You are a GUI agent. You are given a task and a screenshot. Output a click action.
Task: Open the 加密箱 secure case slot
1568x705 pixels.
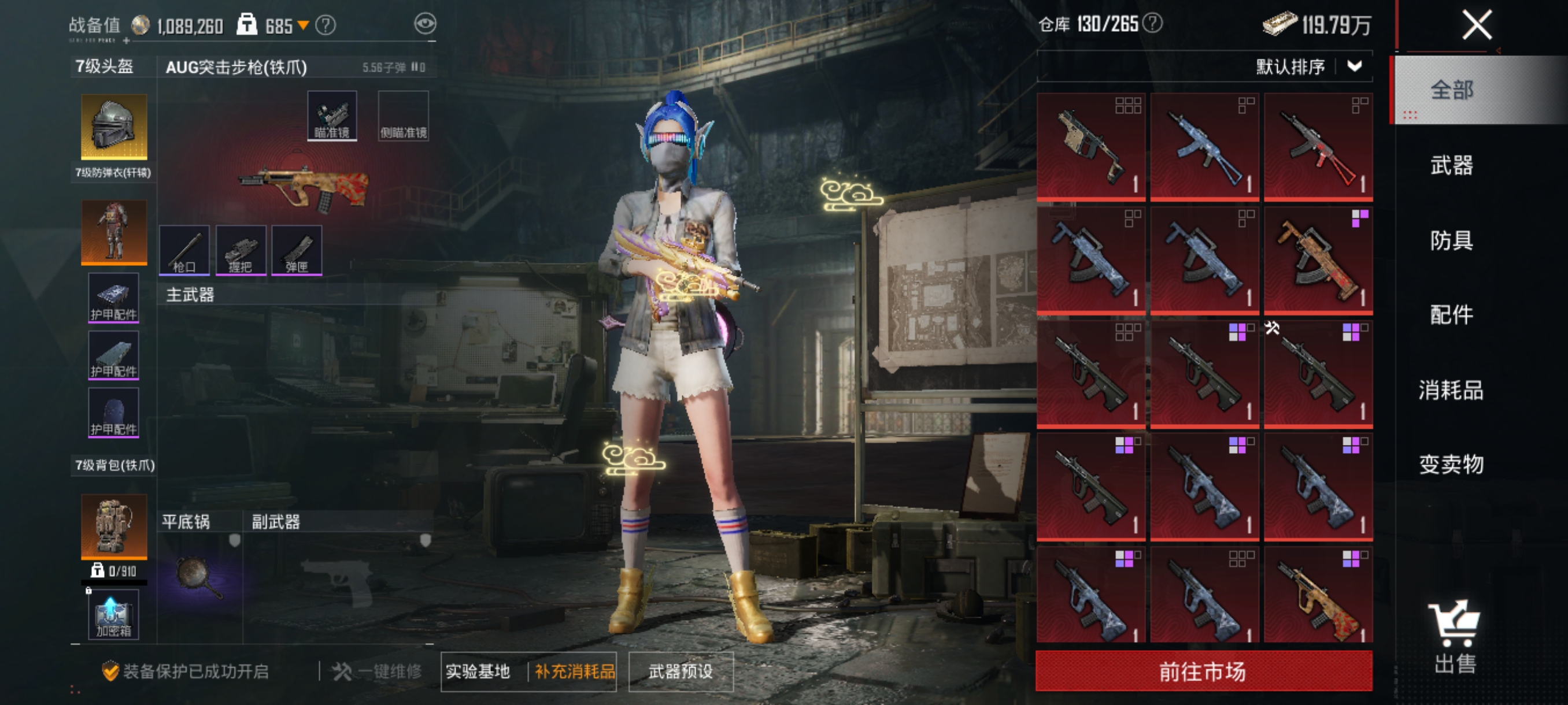tap(114, 614)
